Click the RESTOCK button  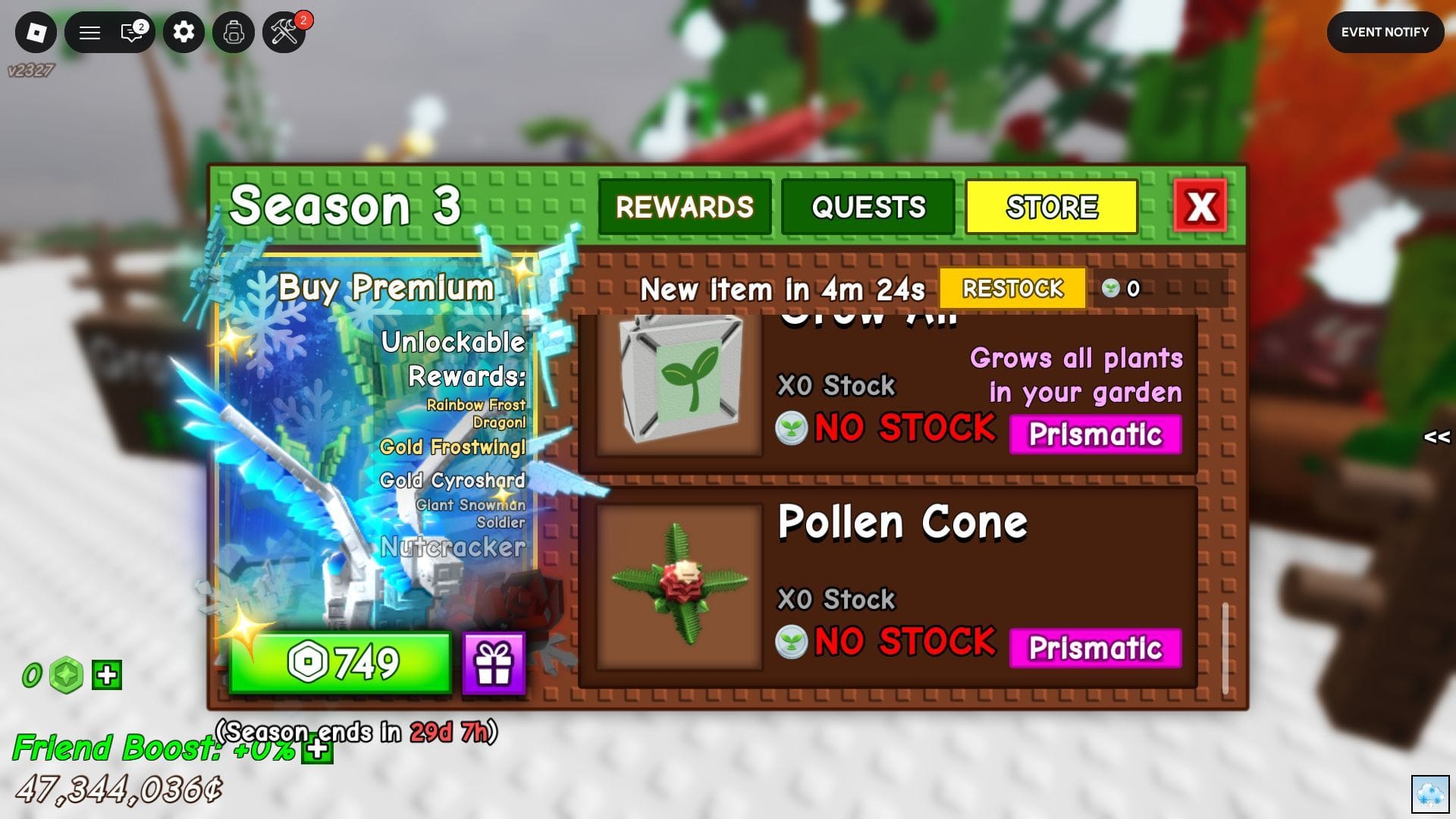point(1013,289)
